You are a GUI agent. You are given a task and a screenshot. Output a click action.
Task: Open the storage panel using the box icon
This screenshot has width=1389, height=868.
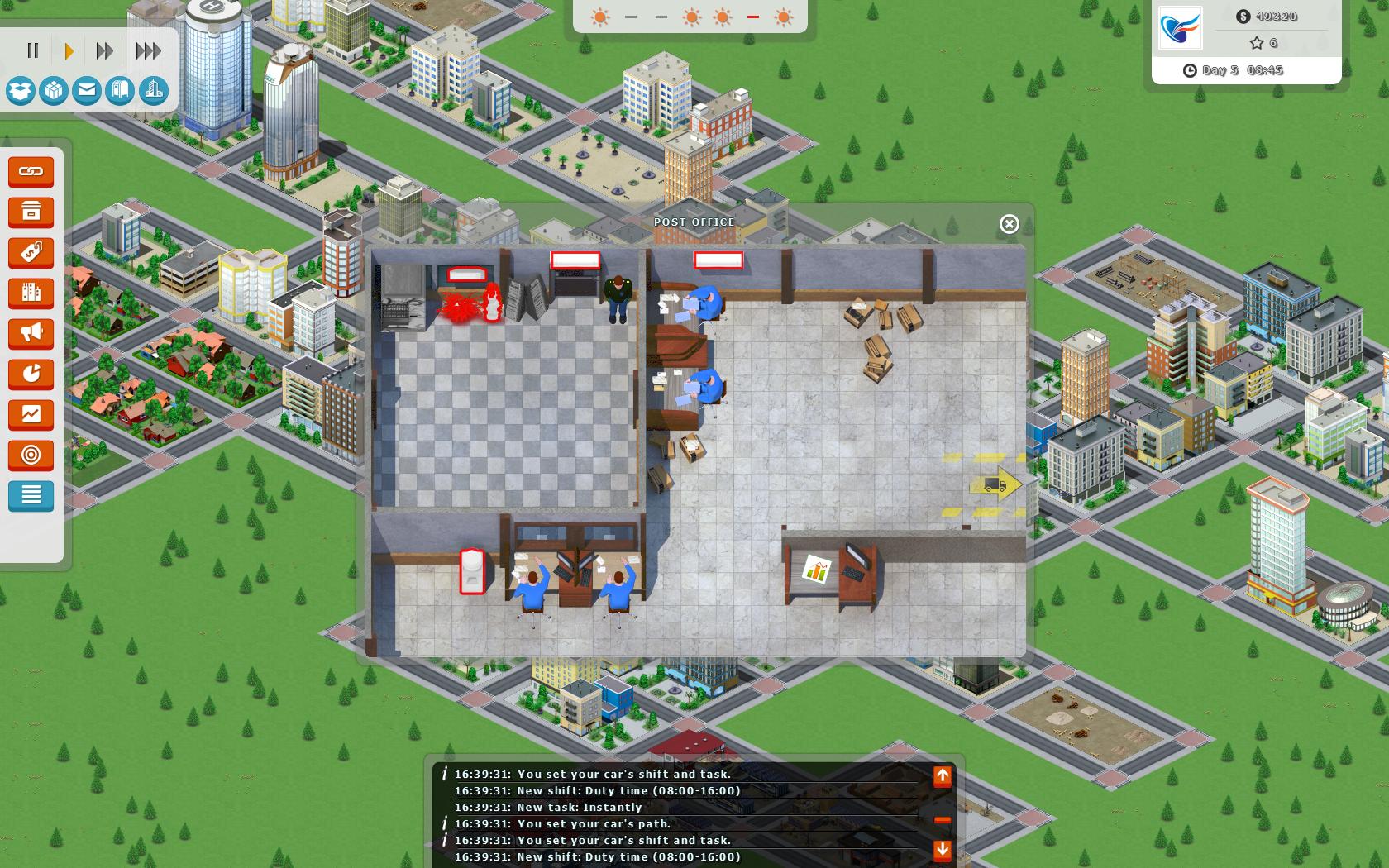31,212
